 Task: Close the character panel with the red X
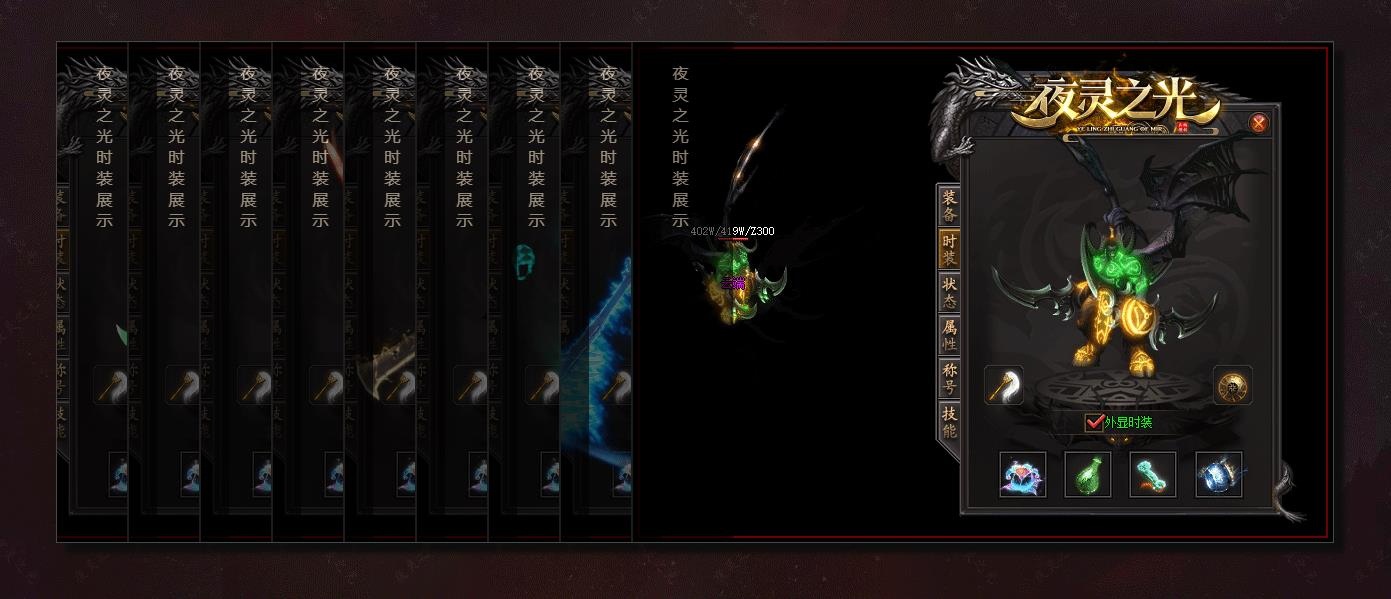coord(1259,123)
